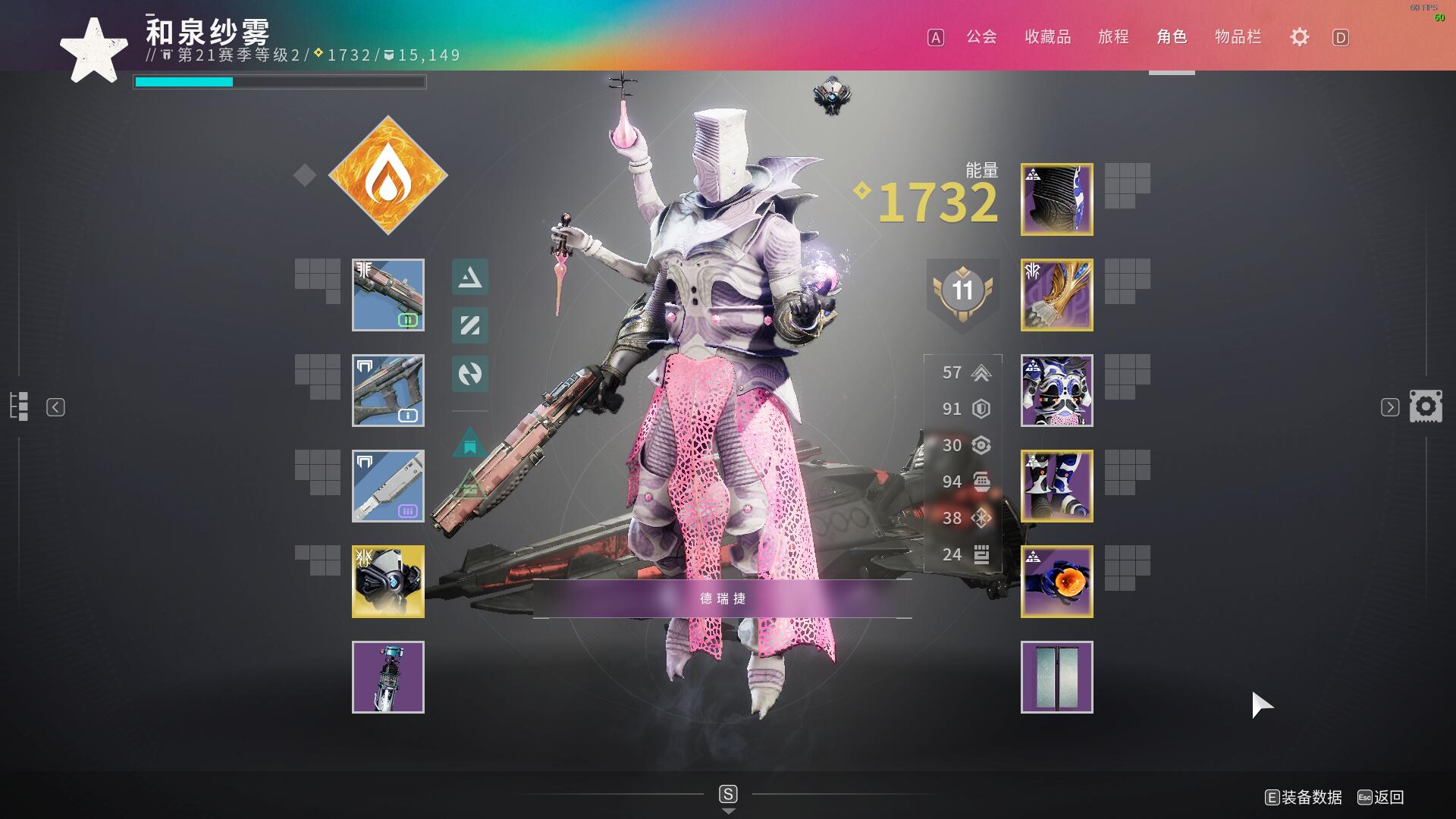Switch to the 收藏品 (Collections) tab
The width and height of the screenshot is (1456, 819).
tap(1047, 37)
